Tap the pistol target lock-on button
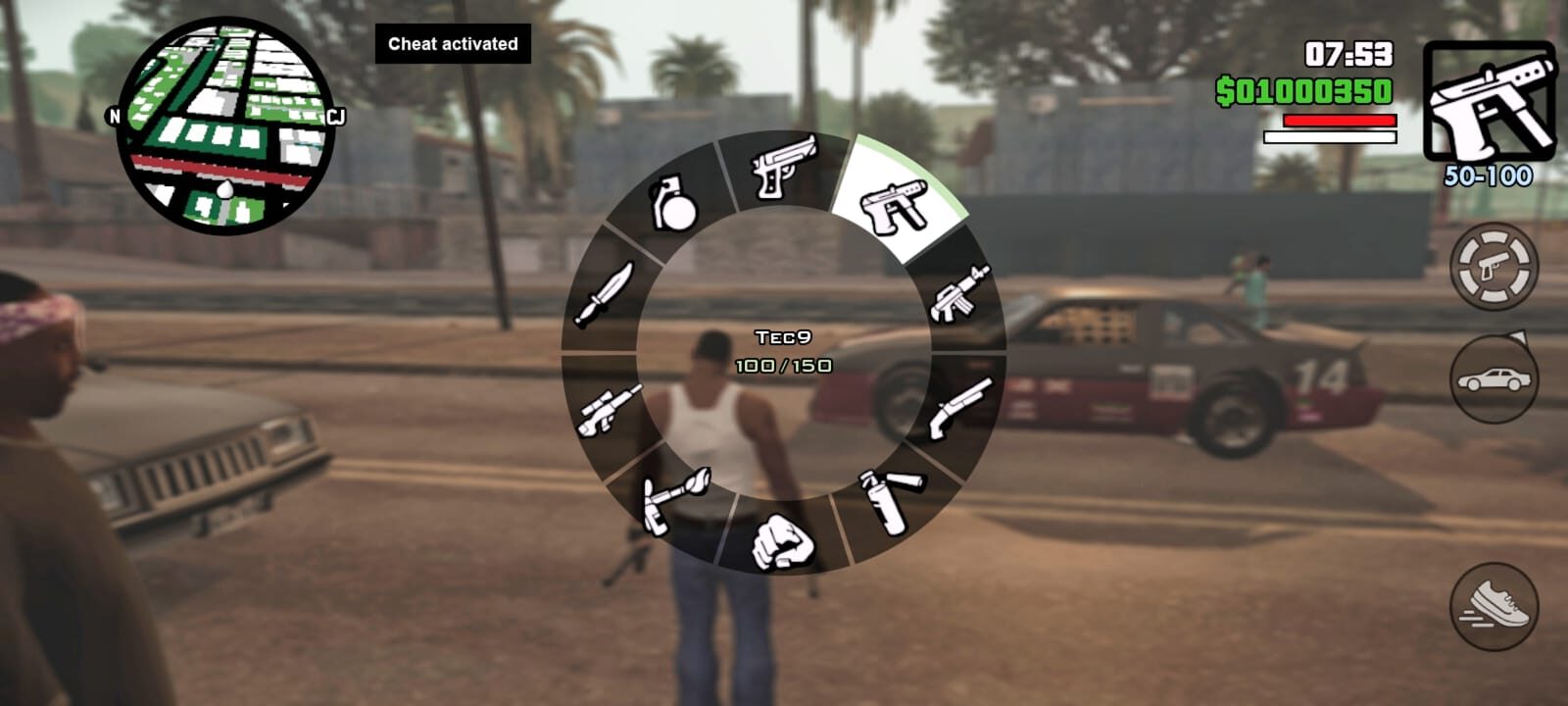1568x706 pixels. 1494,267
